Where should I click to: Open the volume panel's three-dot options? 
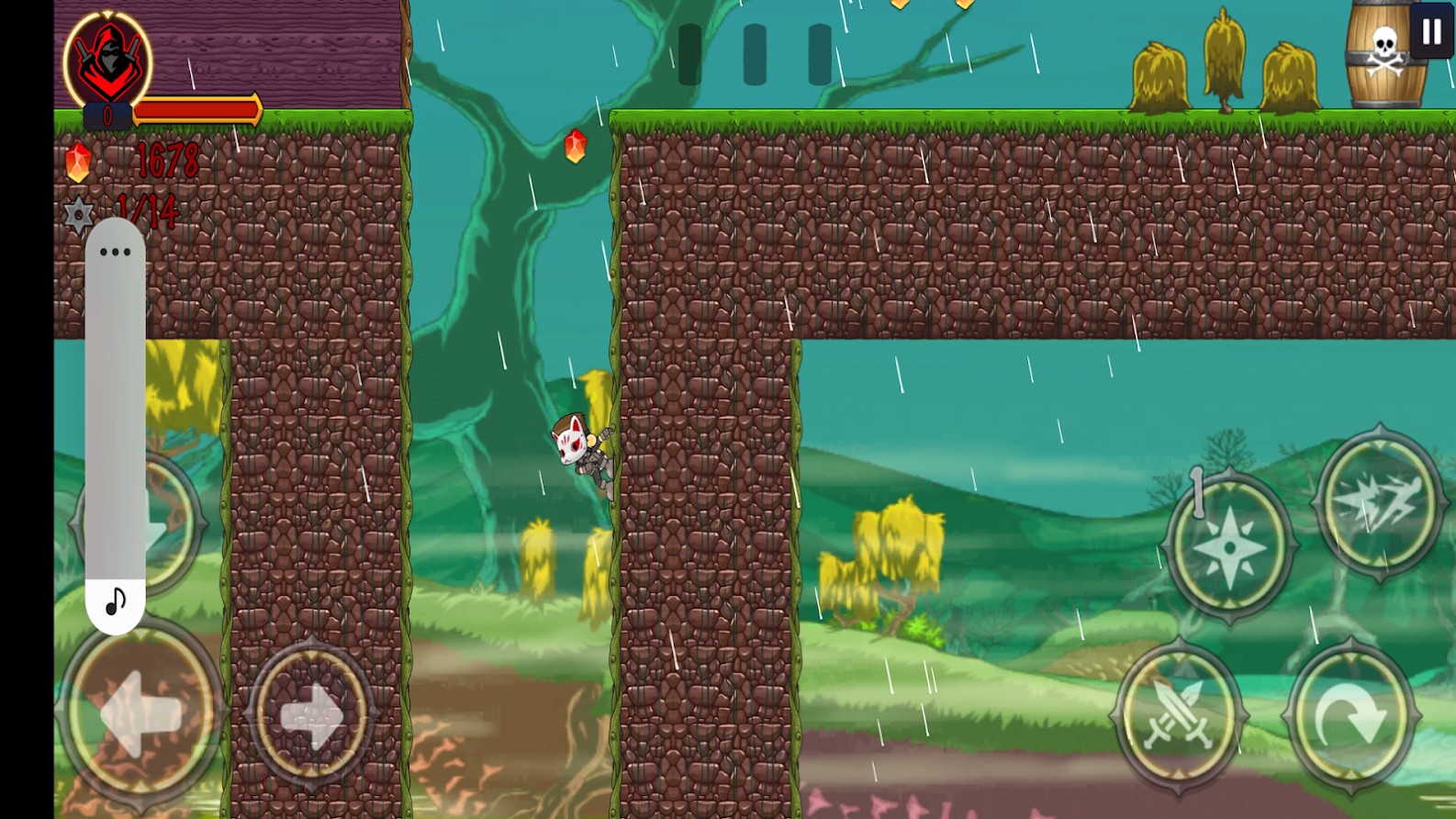pyautogui.click(x=115, y=252)
